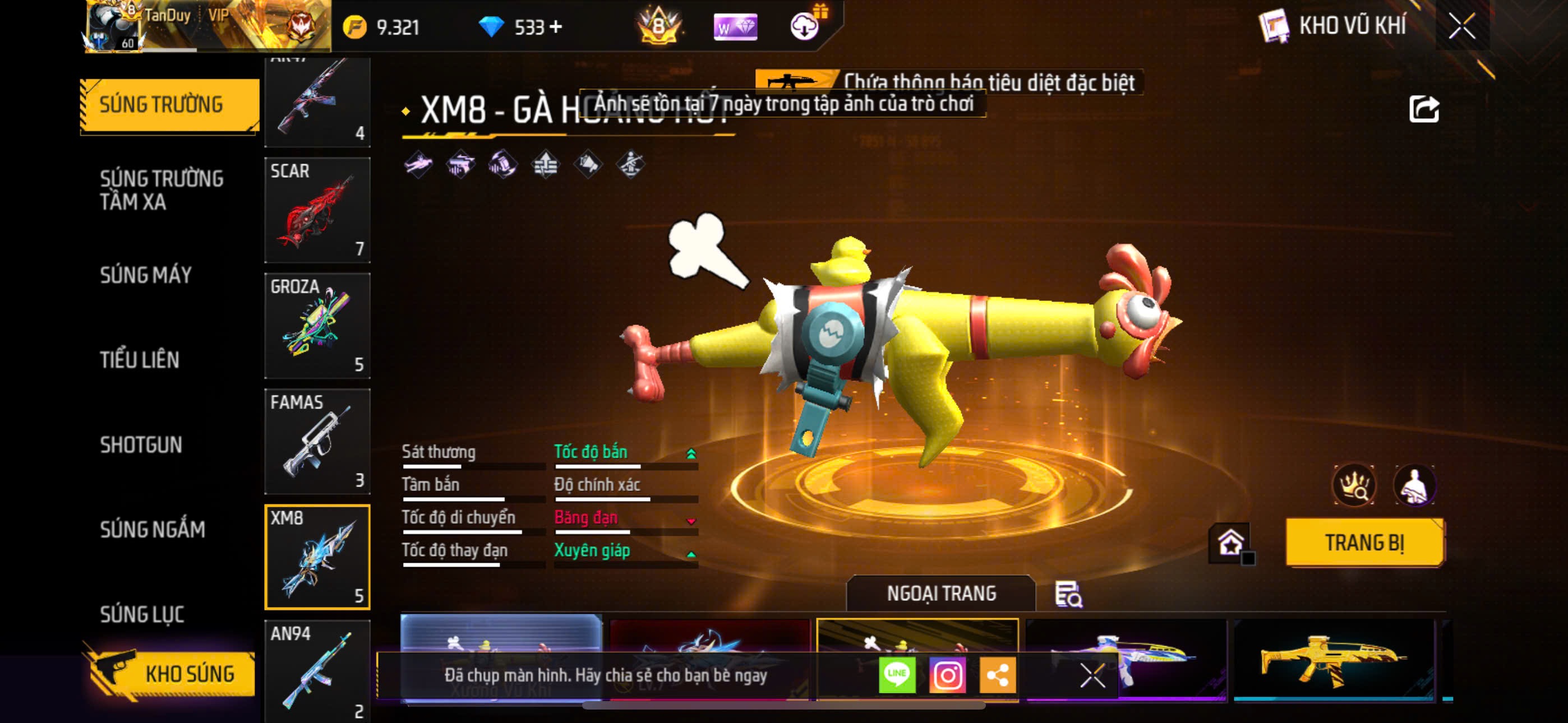This screenshot has height=723, width=1568.
Task: Open the SÚNG MÁY category
Action: 146,275
